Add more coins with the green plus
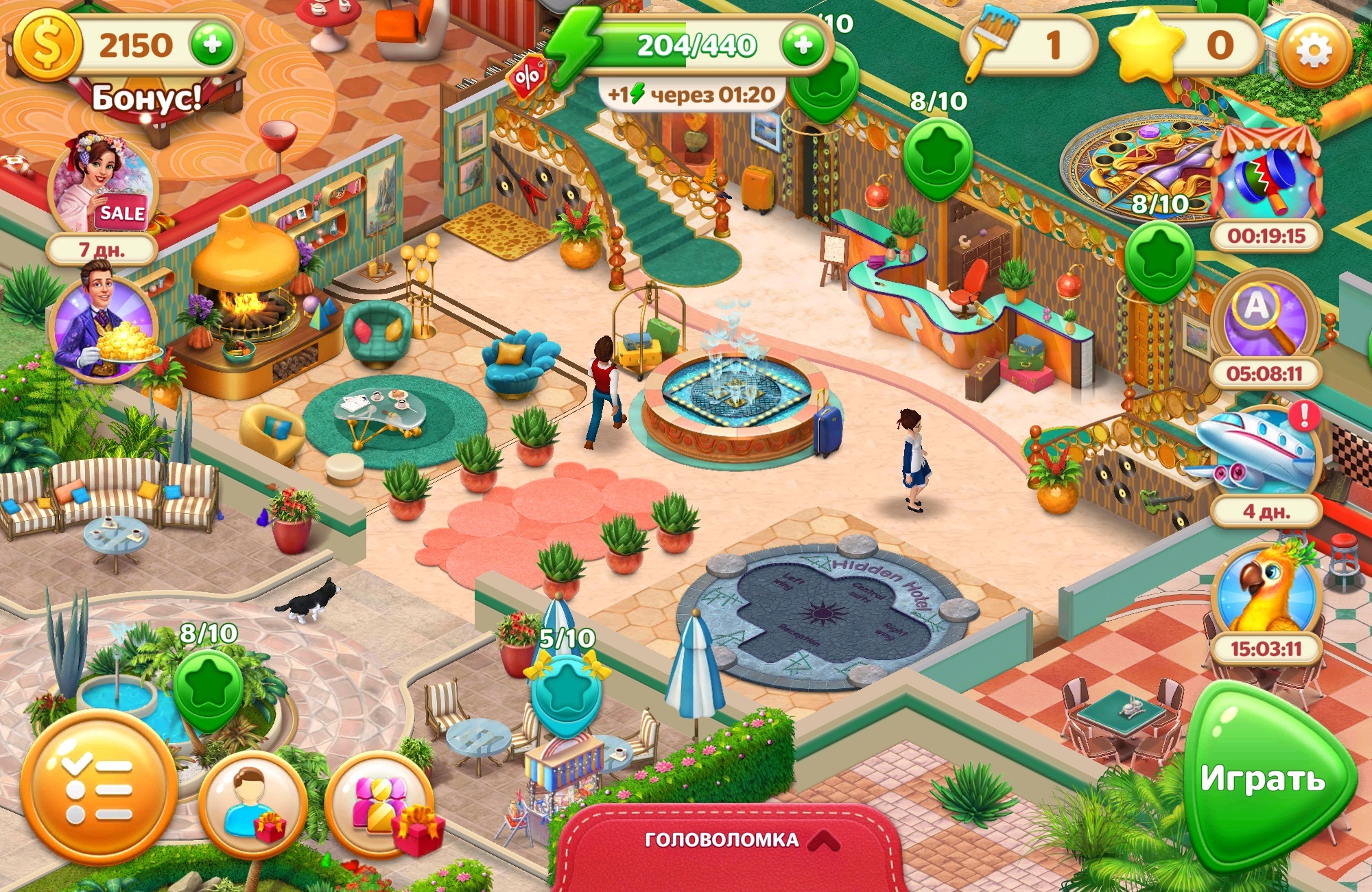The width and height of the screenshot is (1372, 892). 213,45
